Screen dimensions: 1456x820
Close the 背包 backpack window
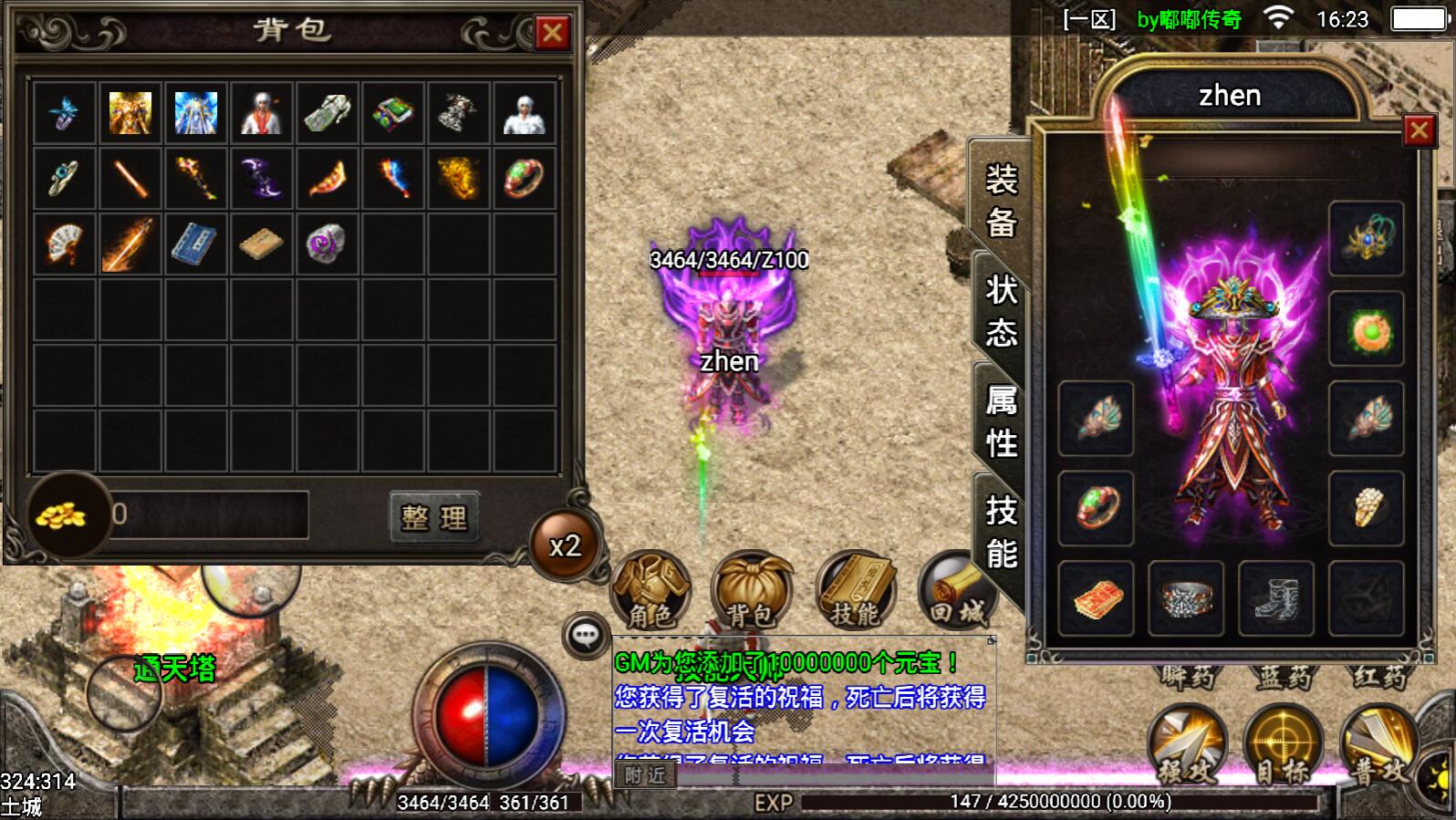click(x=552, y=34)
